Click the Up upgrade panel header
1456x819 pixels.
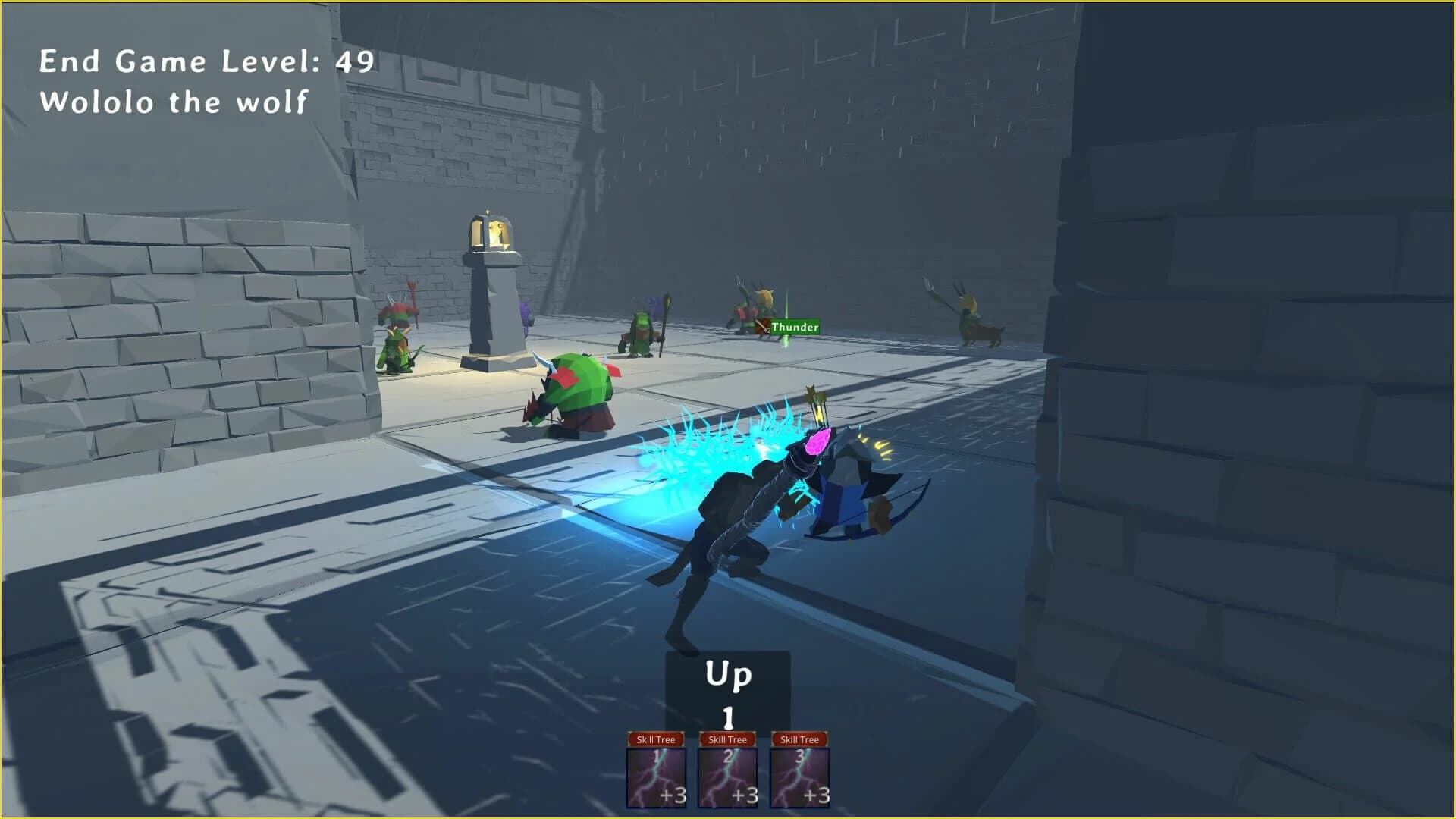(726, 674)
